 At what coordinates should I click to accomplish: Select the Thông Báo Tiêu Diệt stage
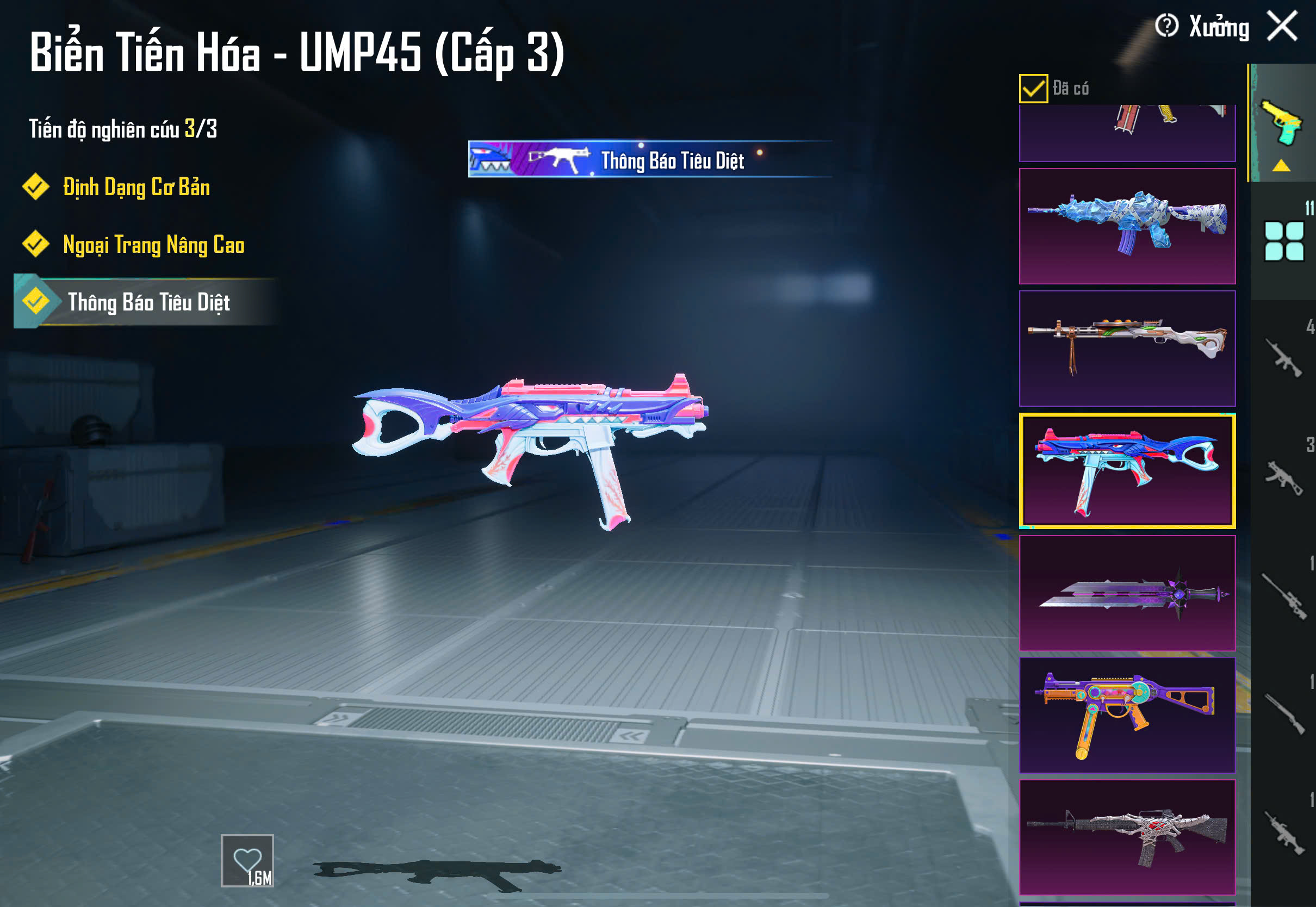point(148,302)
